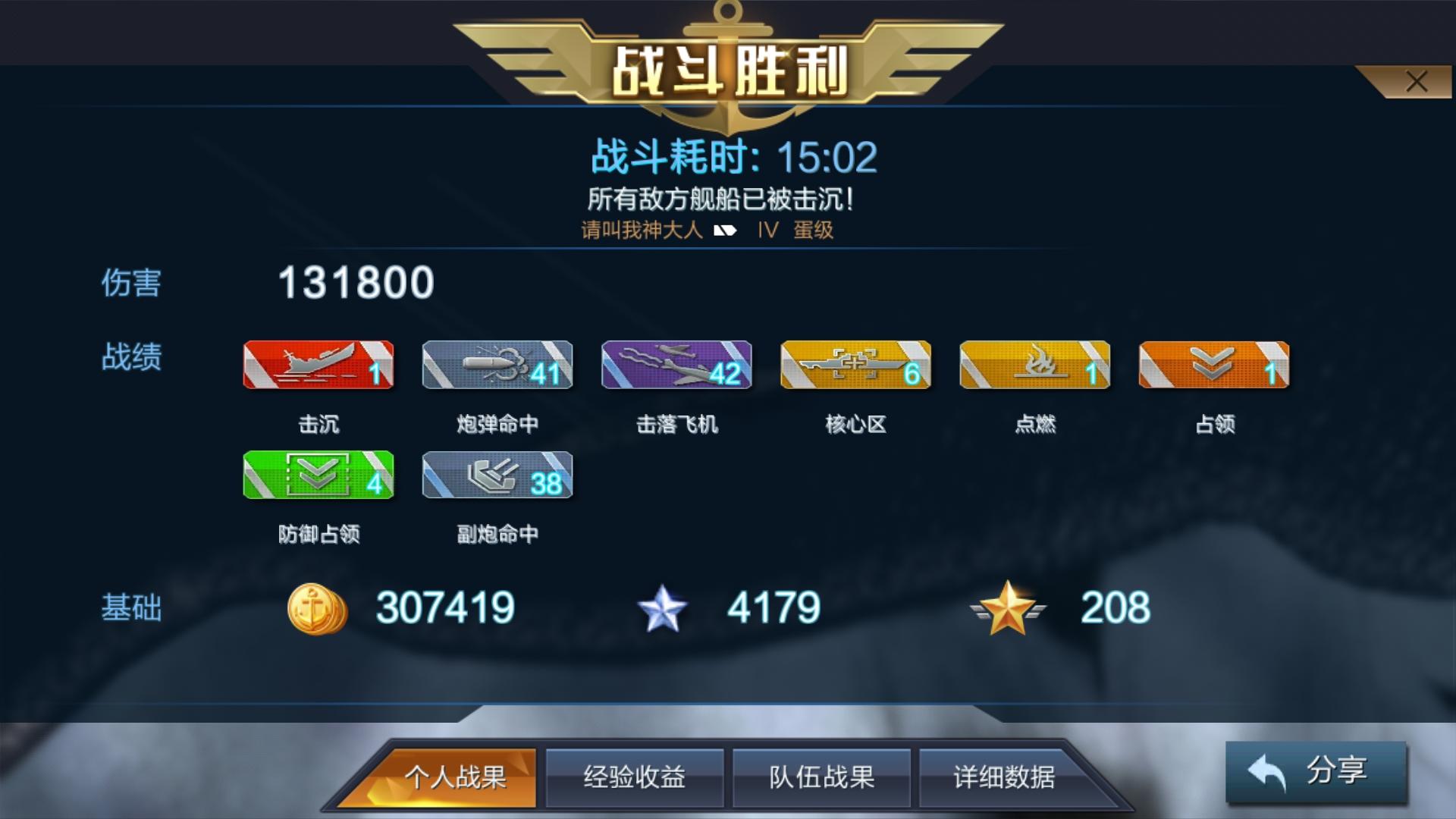The height and width of the screenshot is (819, 1456).
Task: Select the 副炮命中 secondary battery badge
Action: coord(497,476)
